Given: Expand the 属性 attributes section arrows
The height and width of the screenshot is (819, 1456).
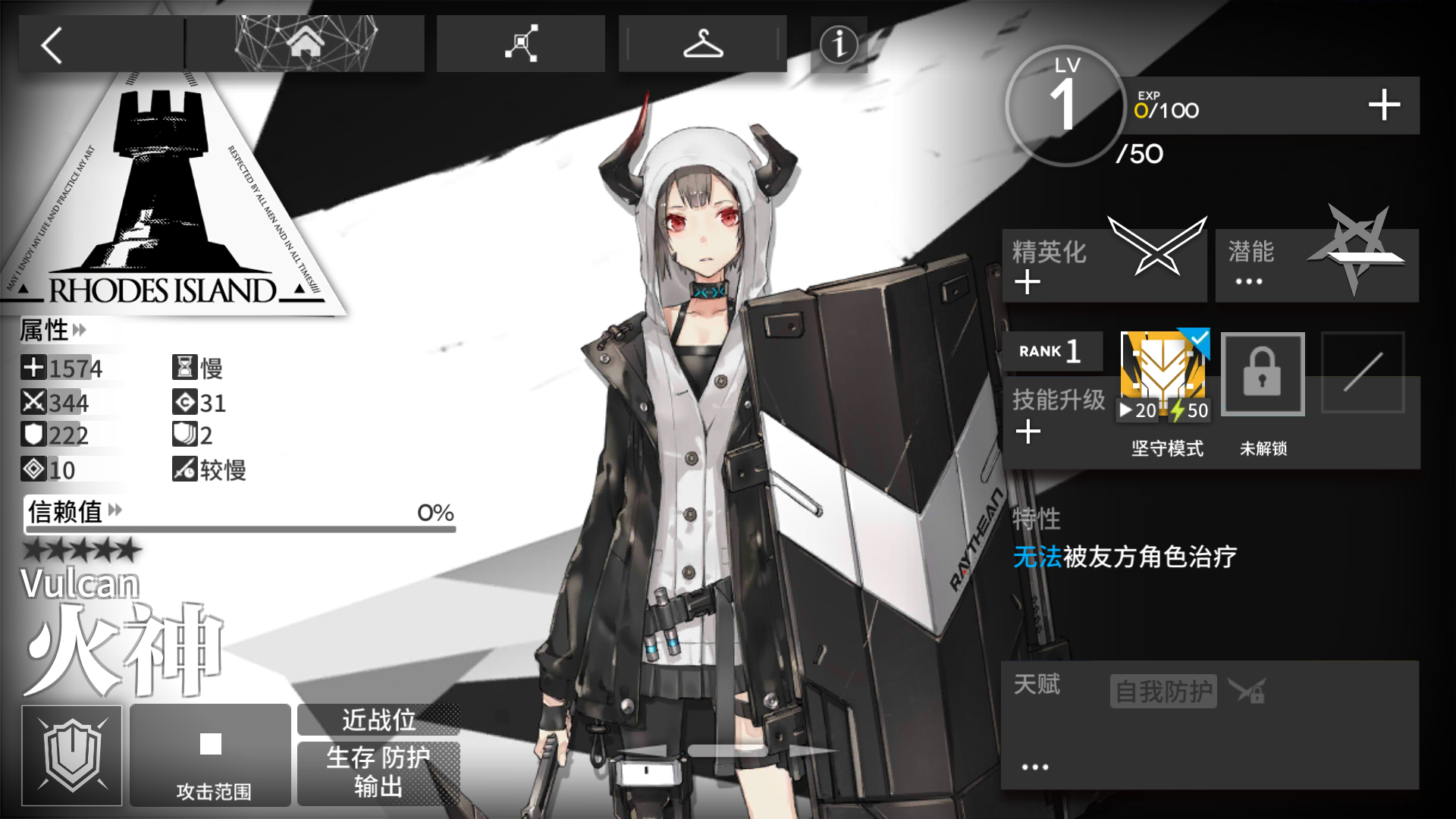Looking at the screenshot, I should coord(80,331).
